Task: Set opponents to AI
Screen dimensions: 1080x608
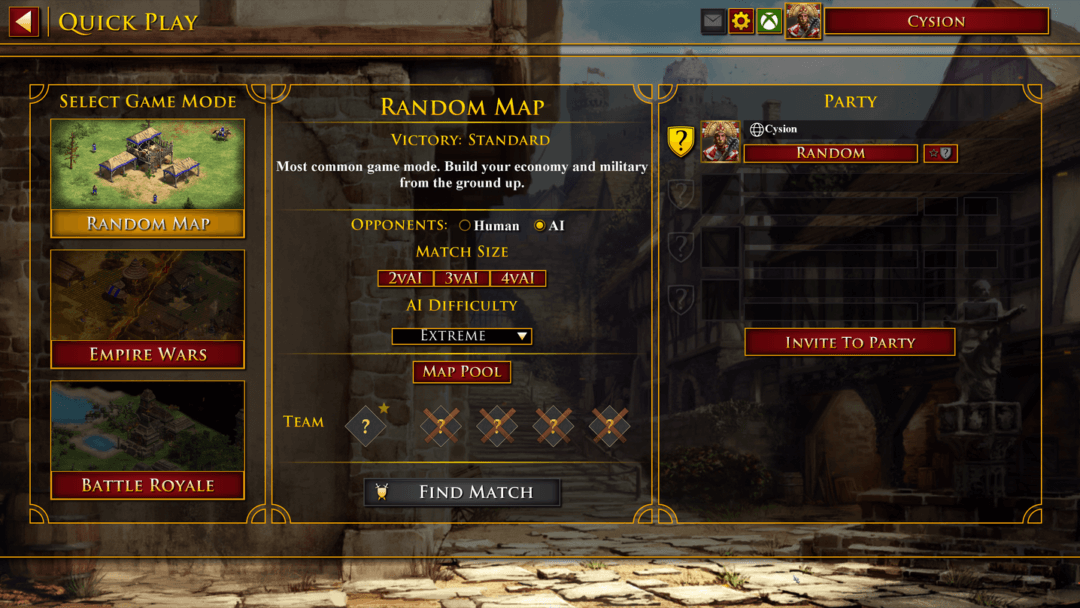Action: coord(540,226)
